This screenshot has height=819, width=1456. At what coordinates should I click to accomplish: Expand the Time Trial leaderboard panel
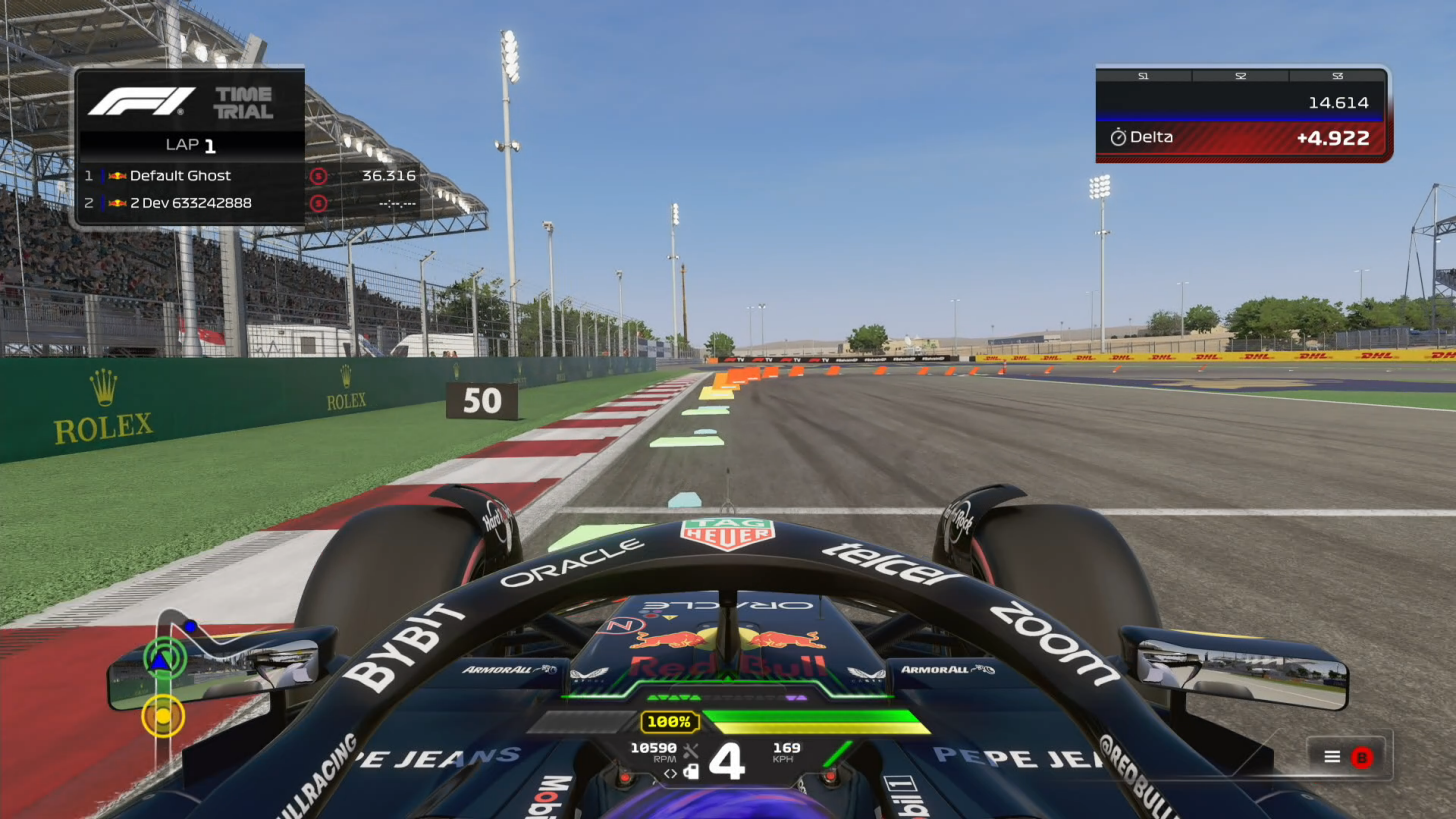(190, 145)
